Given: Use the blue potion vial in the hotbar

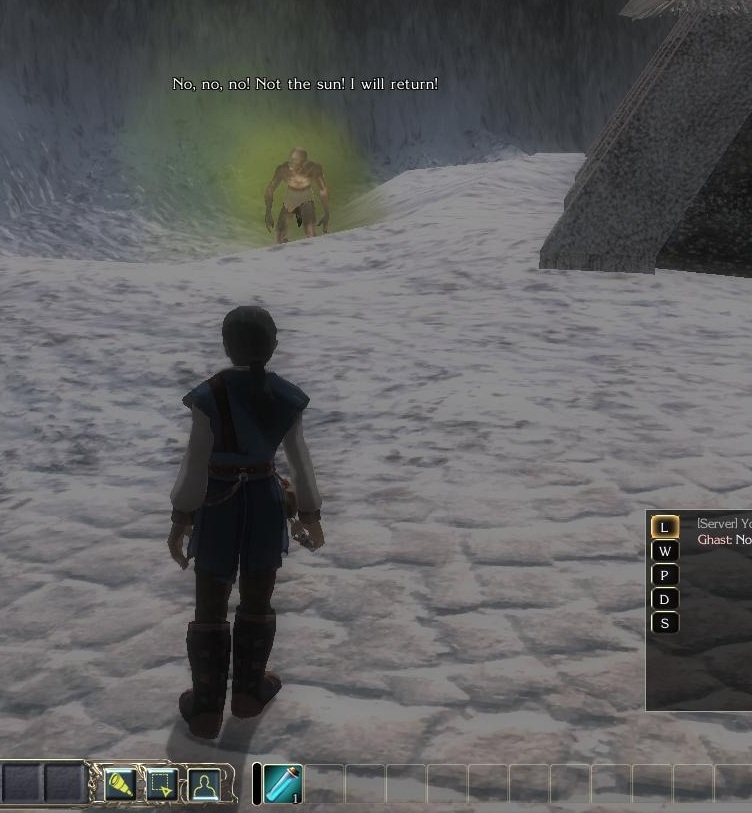Looking at the screenshot, I should pyautogui.click(x=284, y=783).
